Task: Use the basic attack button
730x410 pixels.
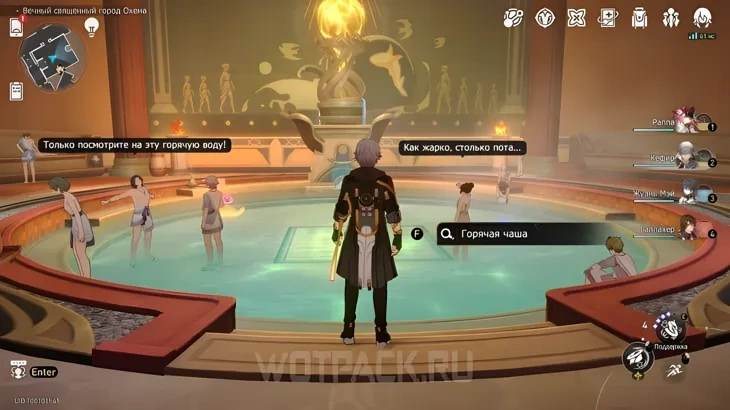Action: [x=637, y=357]
